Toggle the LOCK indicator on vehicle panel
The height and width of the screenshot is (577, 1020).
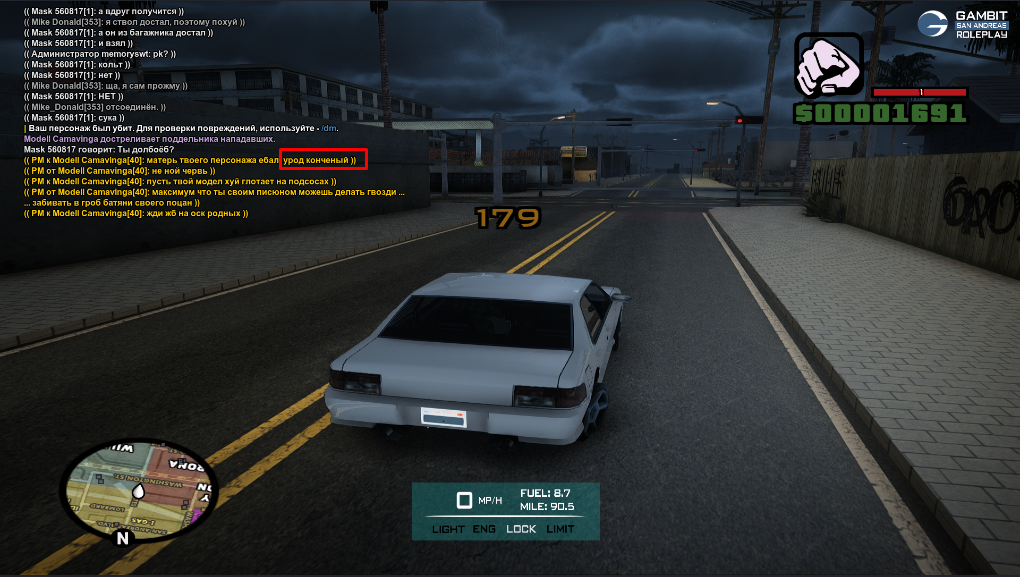tap(521, 528)
